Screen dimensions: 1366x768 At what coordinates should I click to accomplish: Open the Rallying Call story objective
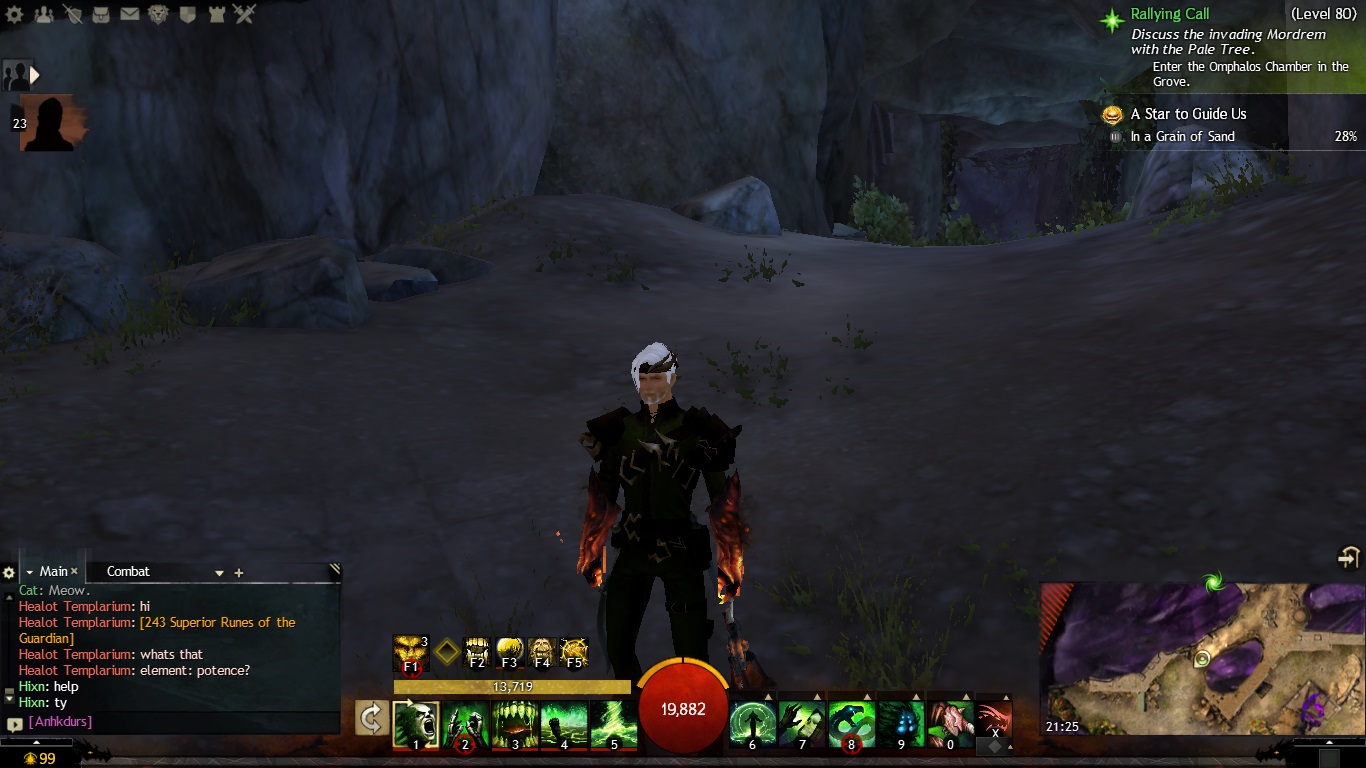(x=1169, y=15)
